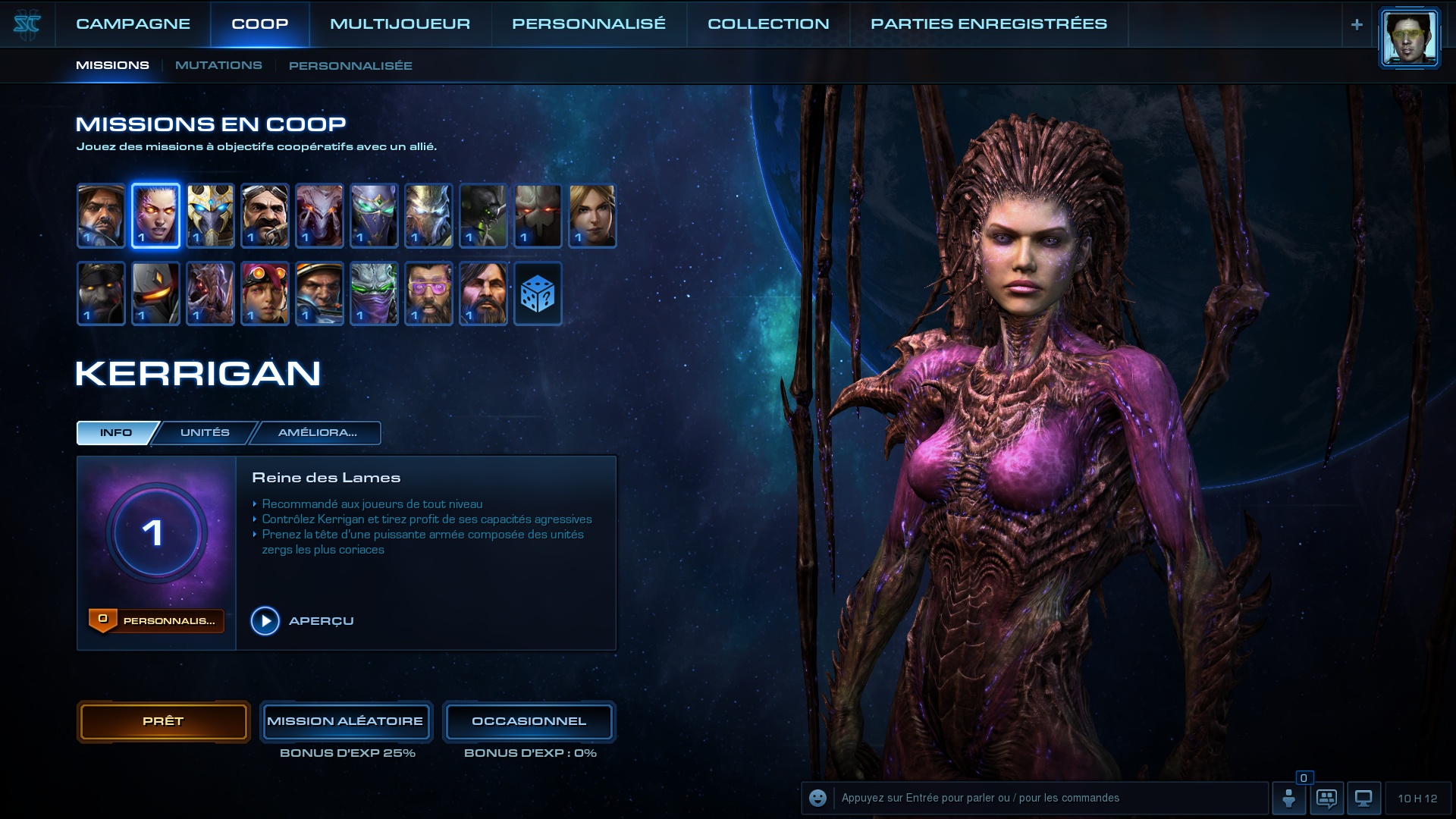Viewport: 1456px width, 819px height.
Task: Pick the random commander dice tile
Action: point(538,293)
